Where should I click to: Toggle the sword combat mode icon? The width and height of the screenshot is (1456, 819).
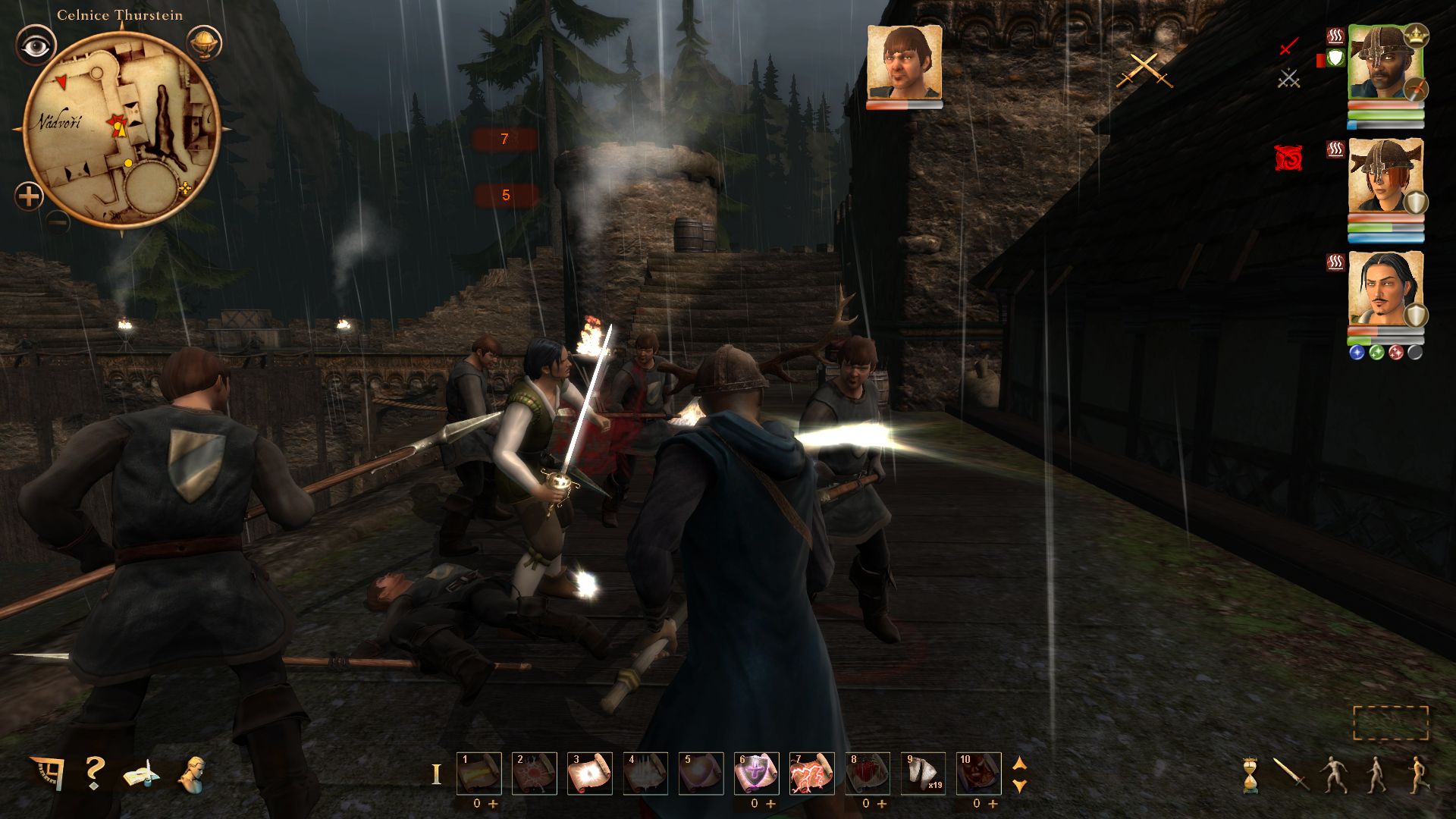click(1290, 775)
